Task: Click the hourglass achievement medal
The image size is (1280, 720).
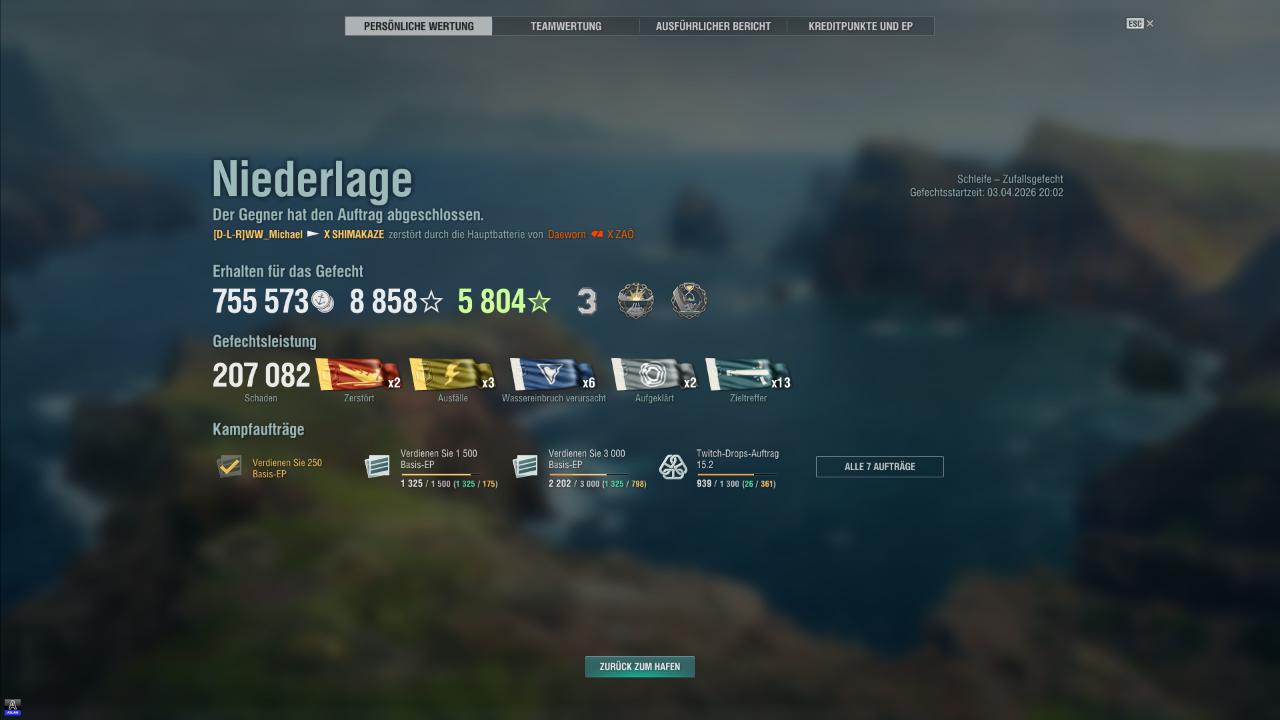Action: coord(689,300)
